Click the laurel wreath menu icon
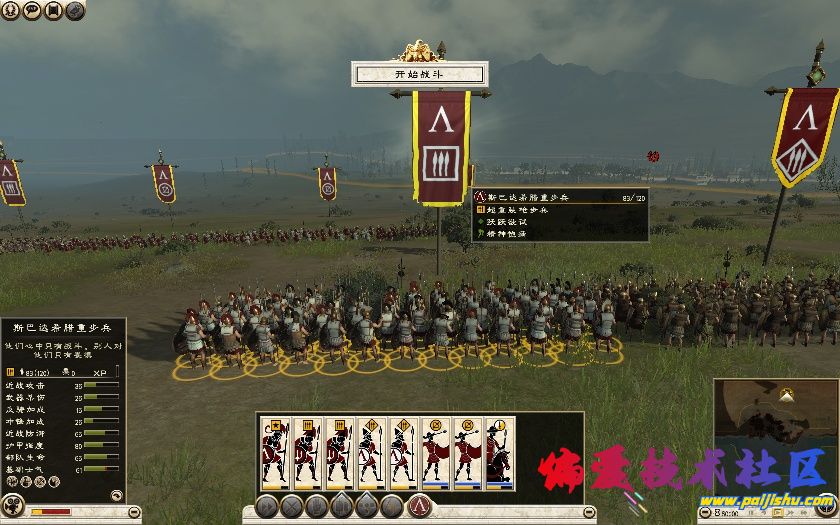 click(x=10, y=10)
